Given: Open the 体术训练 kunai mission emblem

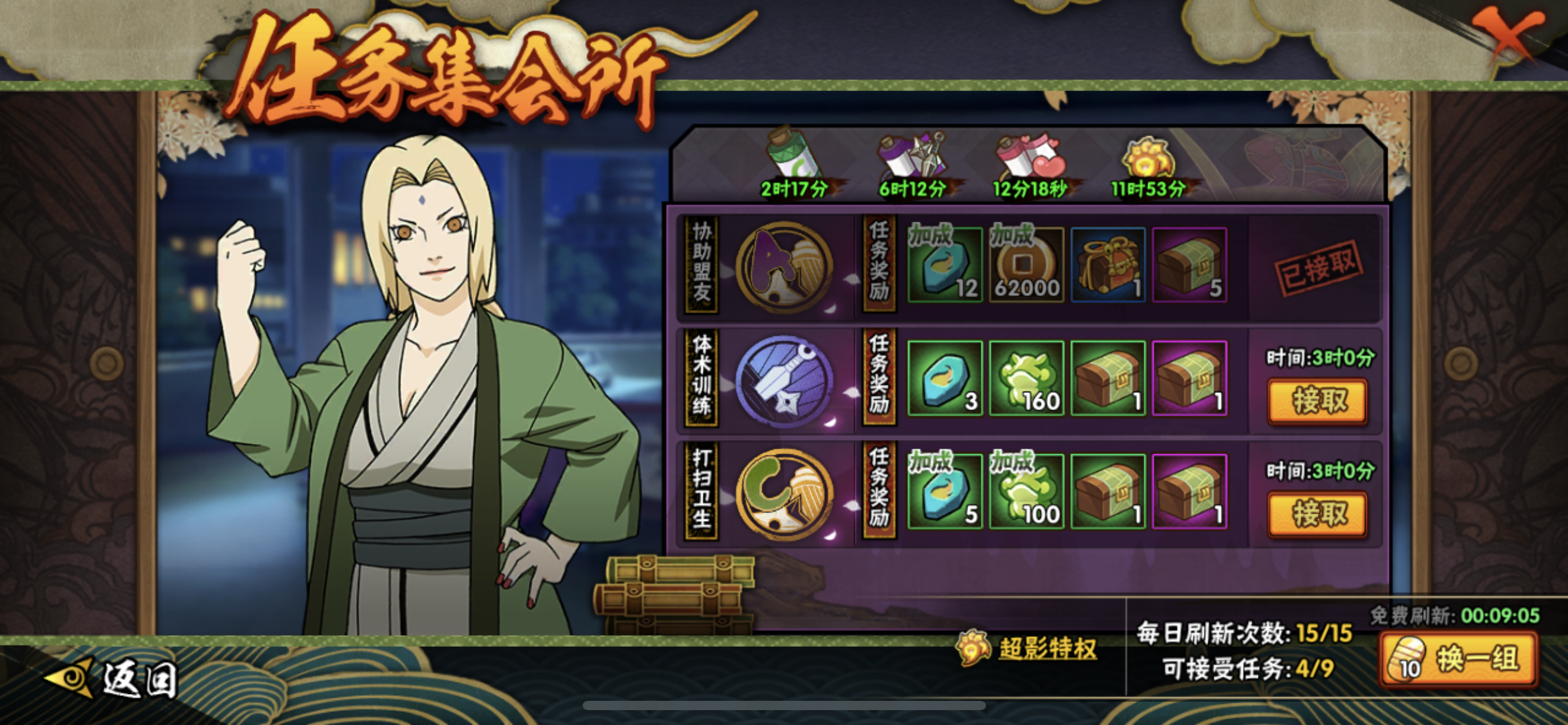Looking at the screenshot, I should coord(784,380).
